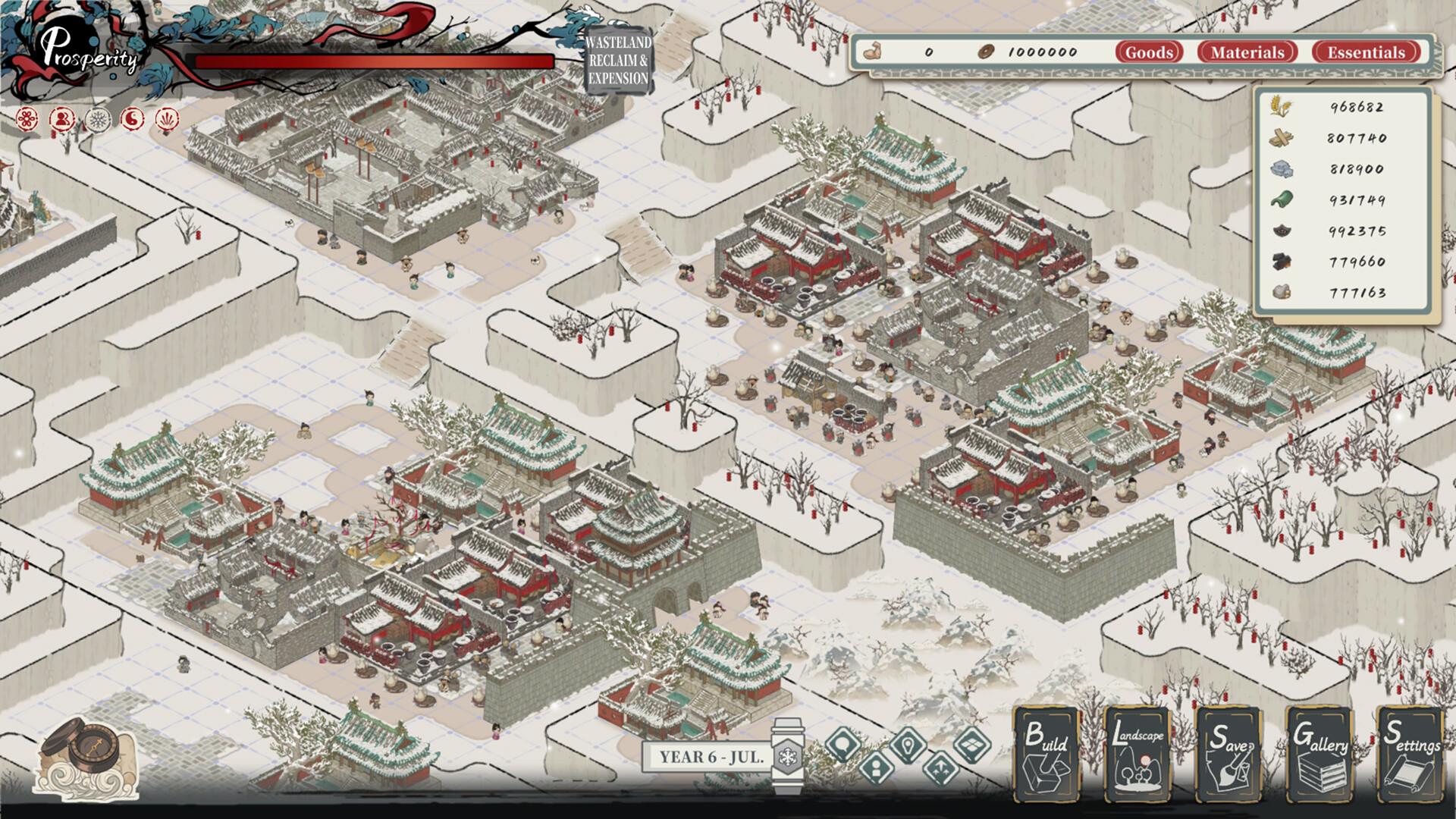
Task: Open the population stamp icon
Action: tap(62, 120)
